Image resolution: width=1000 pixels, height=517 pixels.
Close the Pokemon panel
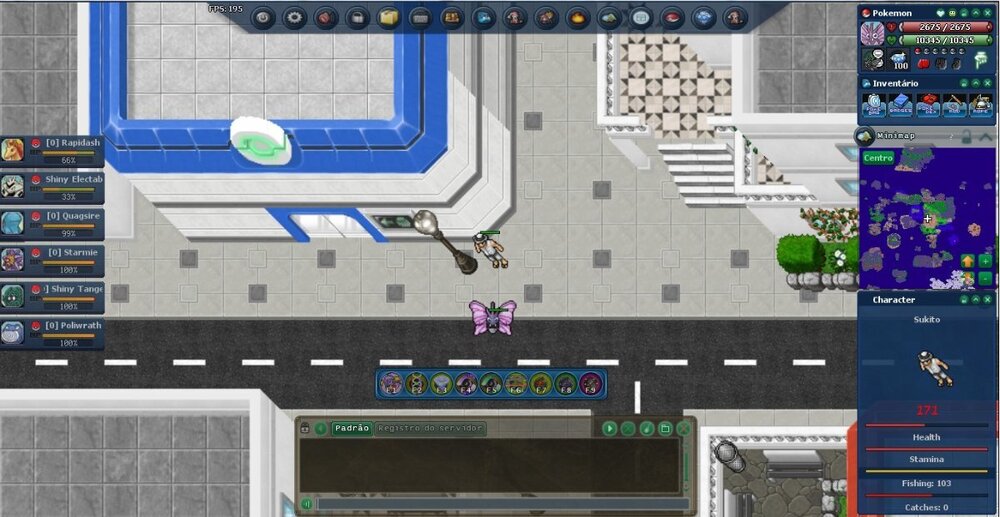pyautogui.click(x=985, y=12)
